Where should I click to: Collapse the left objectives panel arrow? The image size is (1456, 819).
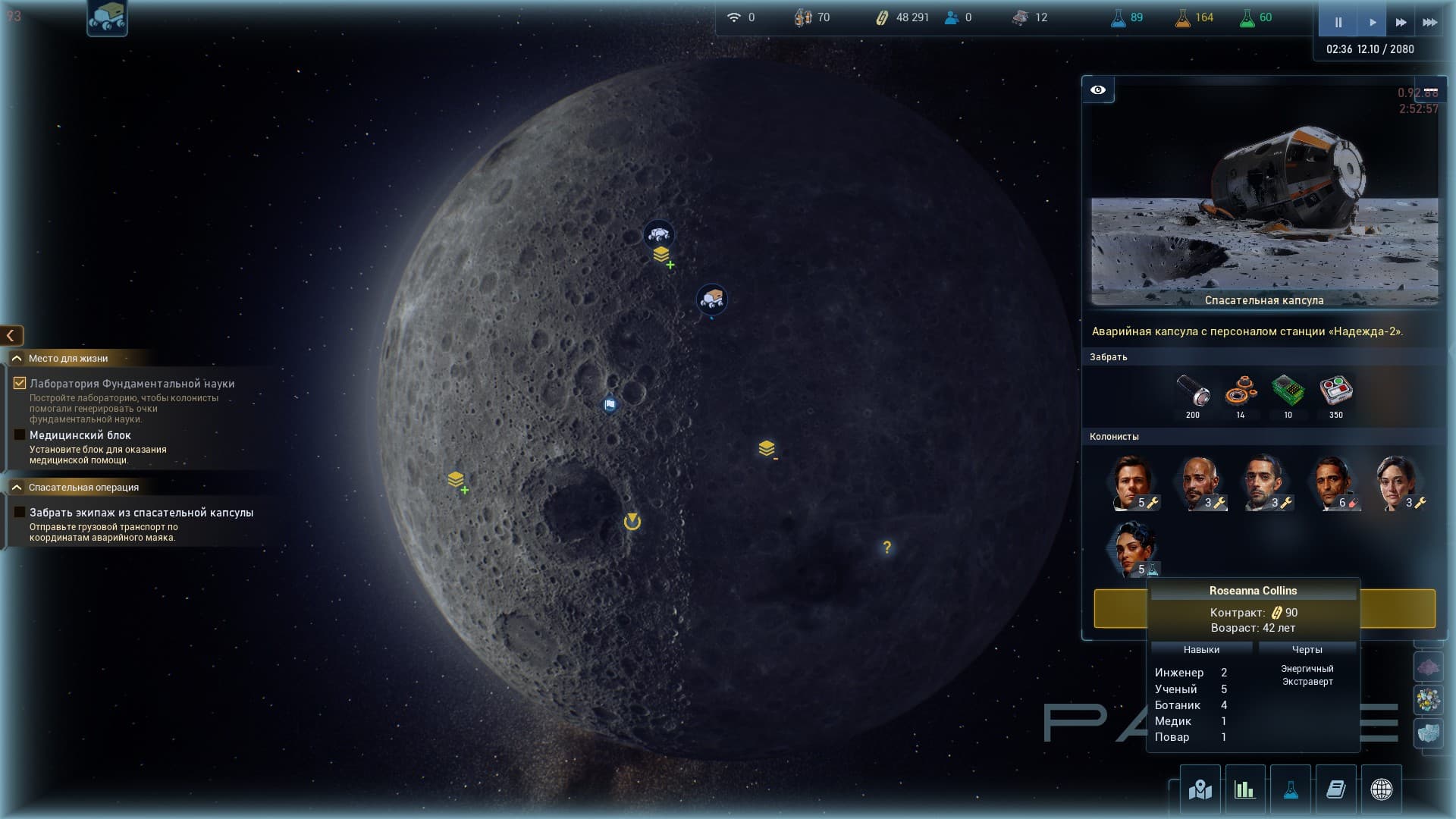coord(11,335)
